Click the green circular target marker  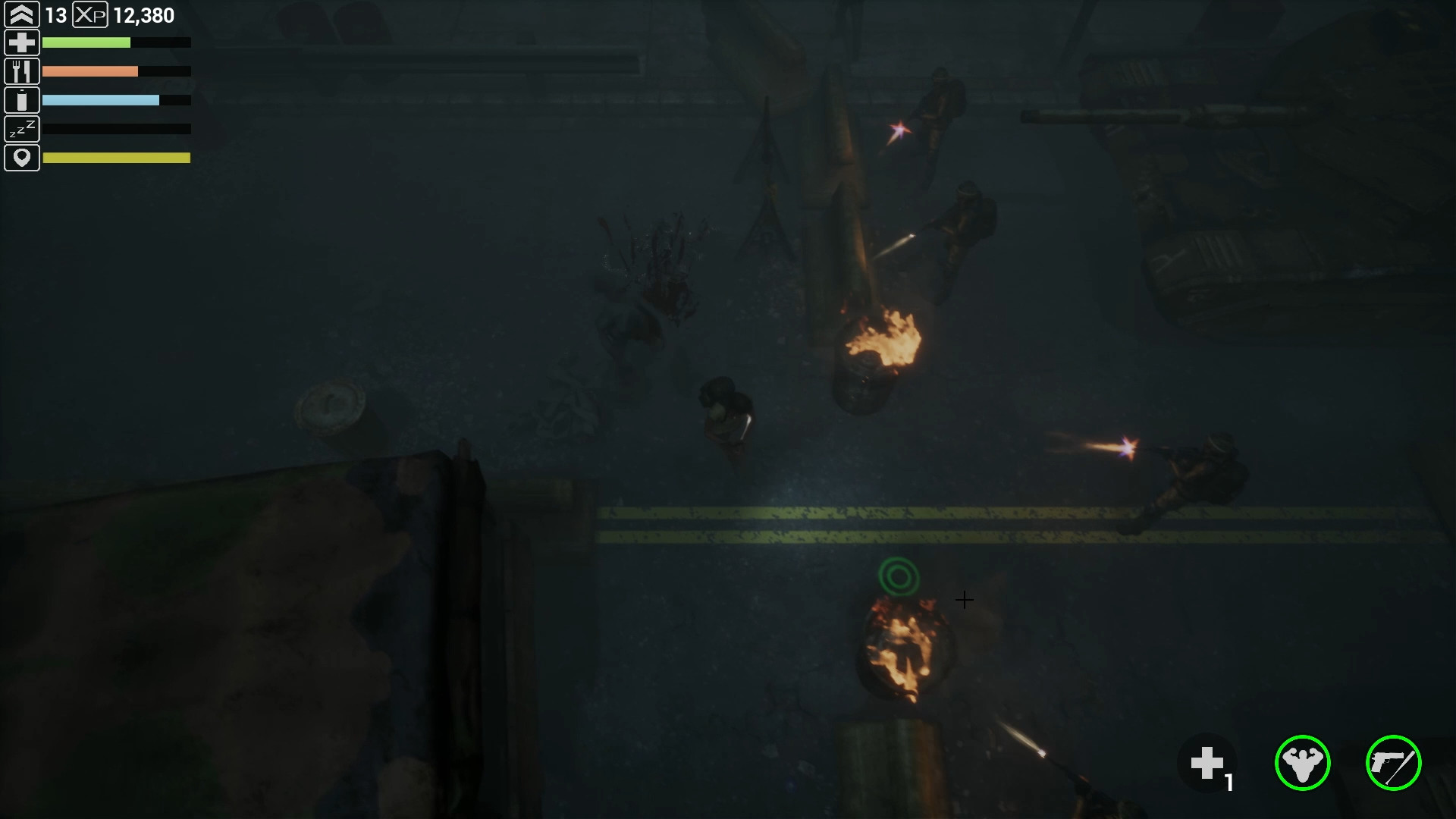point(901,576)
